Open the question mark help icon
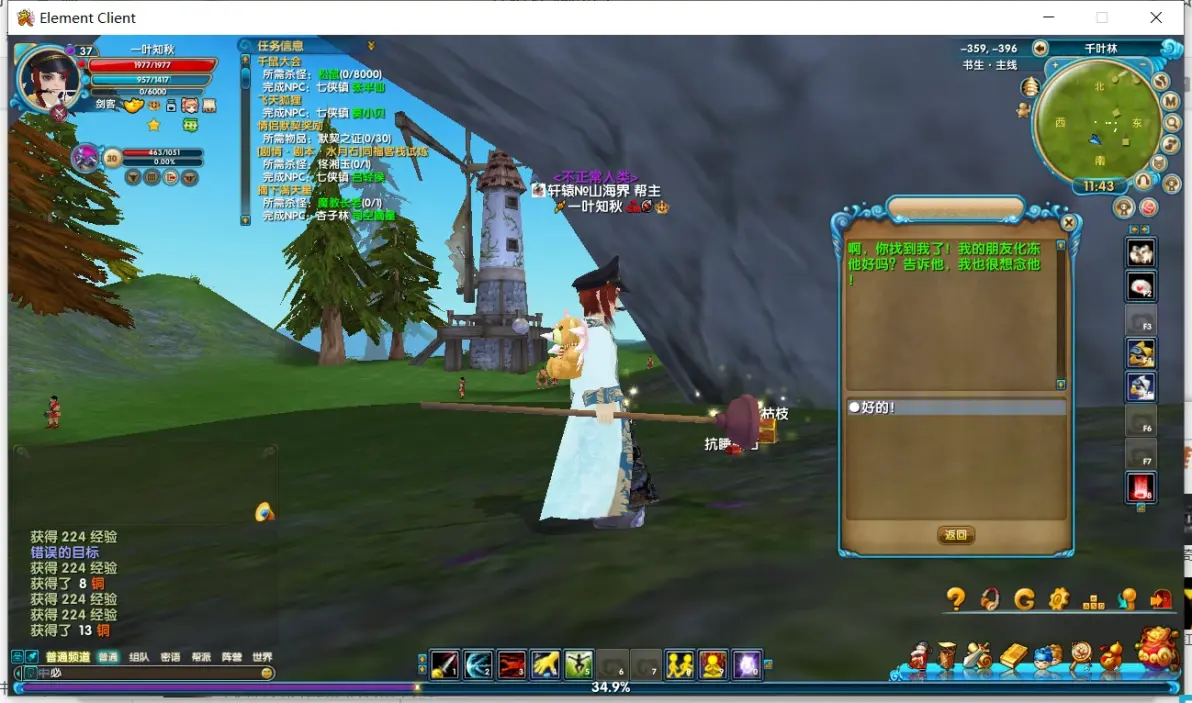The height and width of the screenshot is (703, 1192). pyautogui.click(x=956, y=599)
